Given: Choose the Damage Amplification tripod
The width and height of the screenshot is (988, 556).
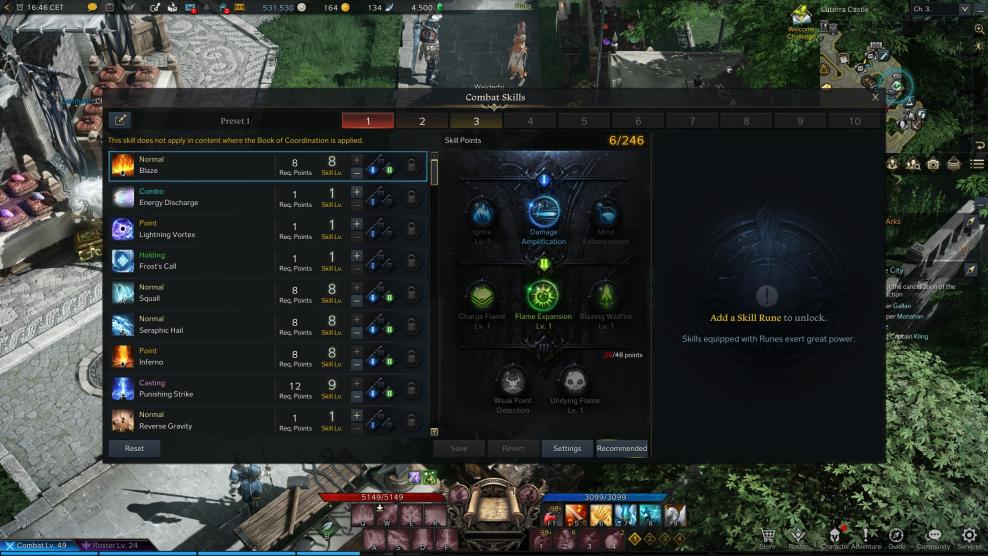Looking at the screenshot, I should coord(544,212).
